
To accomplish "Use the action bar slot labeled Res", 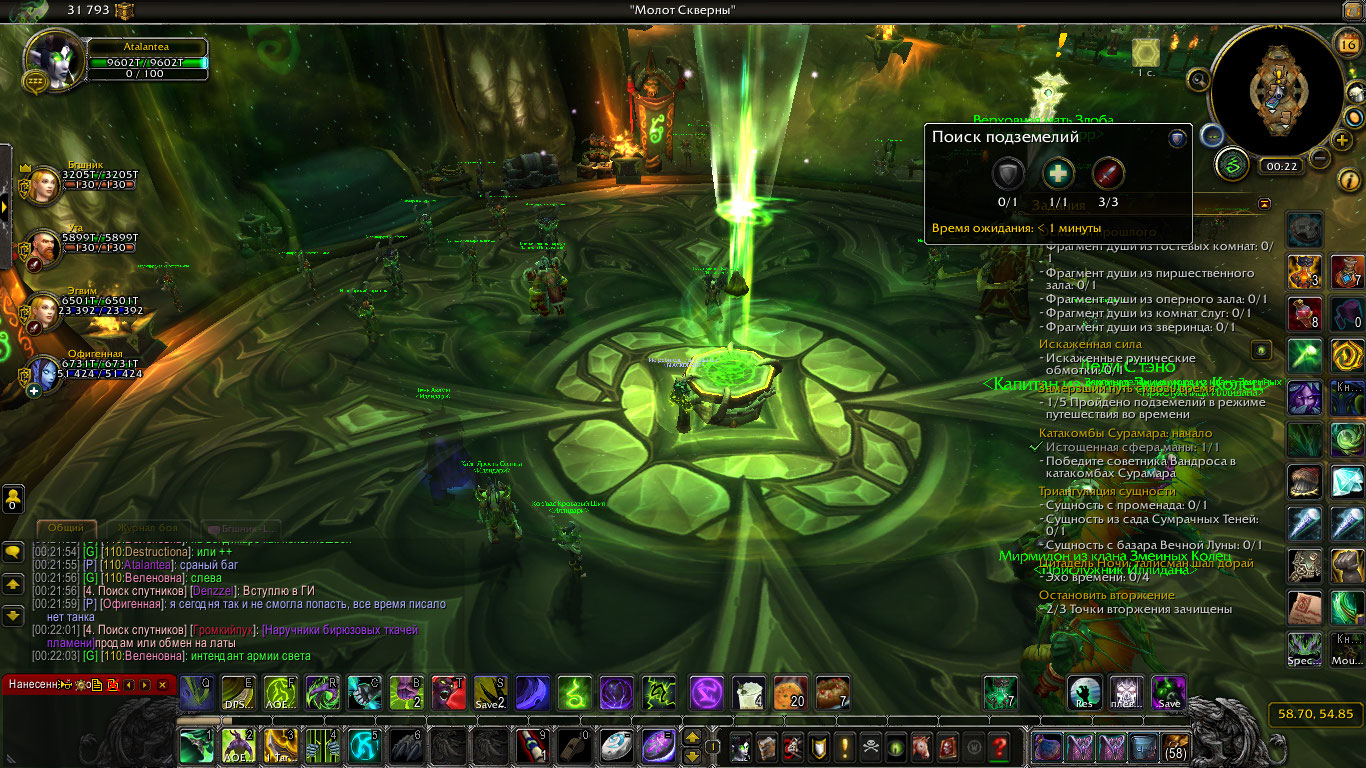I will (x=1085, y=692).
